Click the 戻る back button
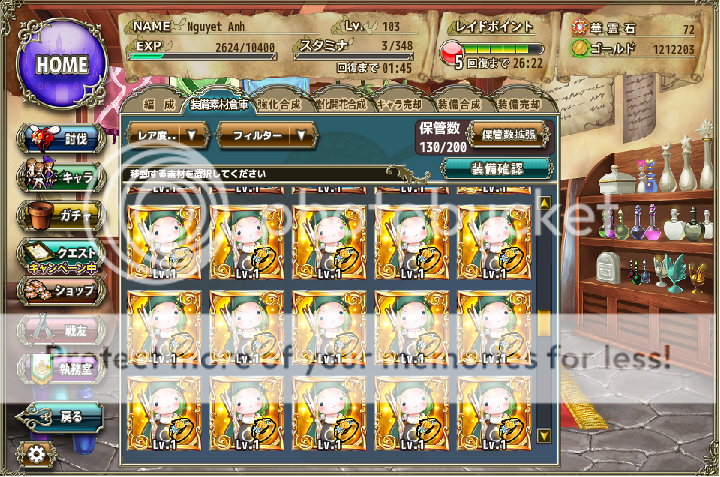Viewport: 720px width, 477px height. (60, 416)
